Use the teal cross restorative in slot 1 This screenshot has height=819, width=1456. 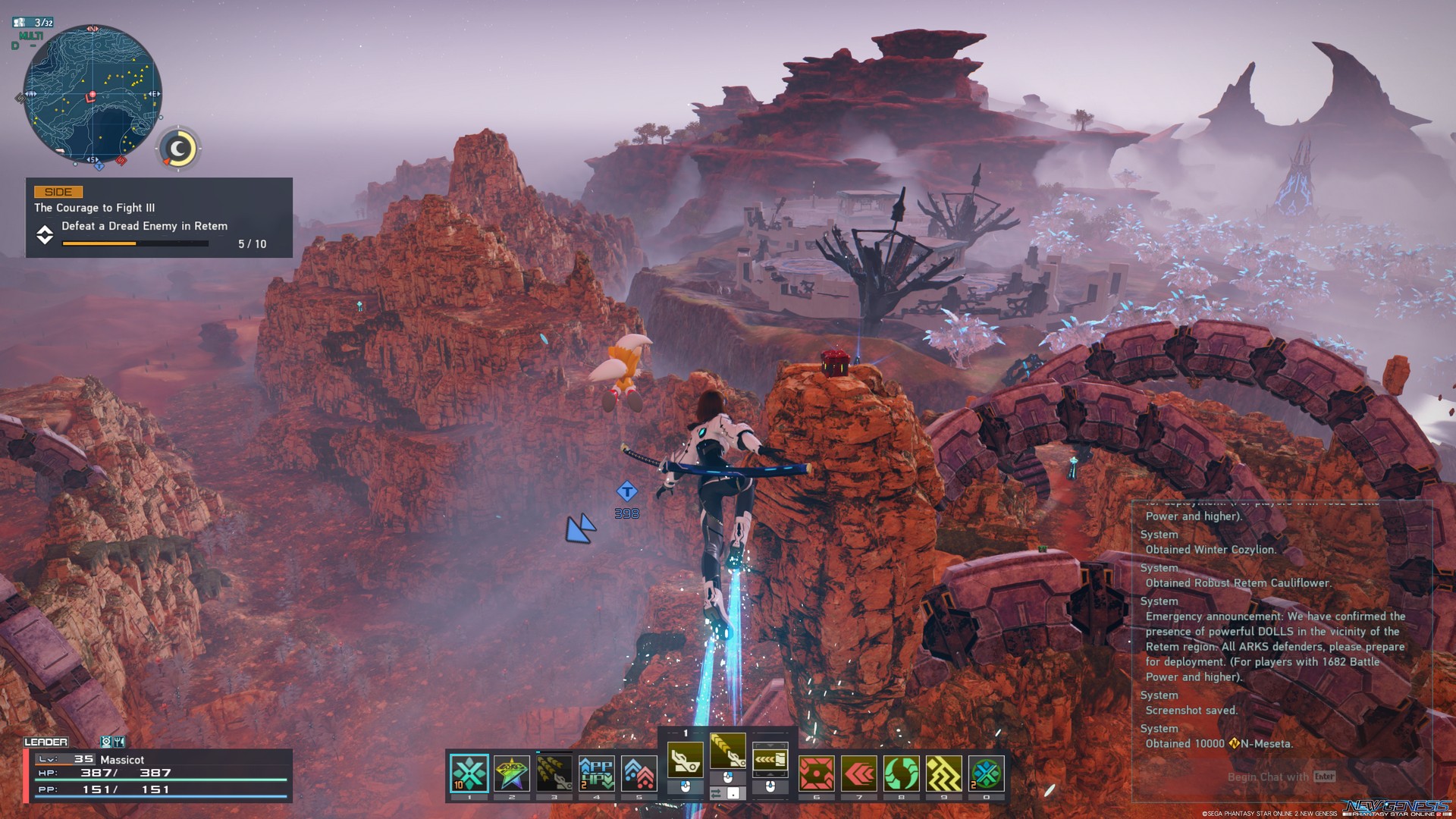[x=469, y=773]
